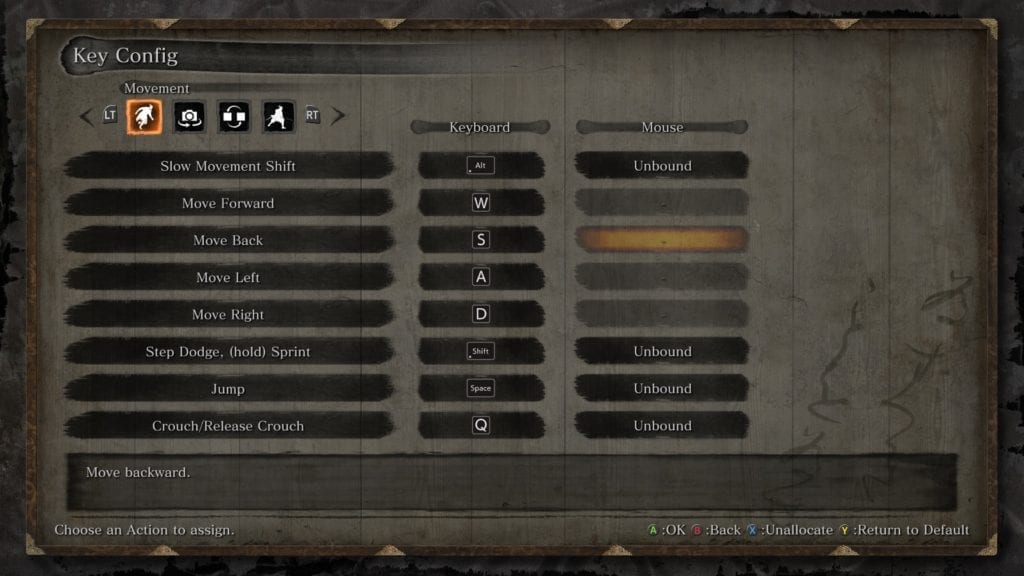
Task: Choose the Move Left action
Action: [x=228, y=277]
